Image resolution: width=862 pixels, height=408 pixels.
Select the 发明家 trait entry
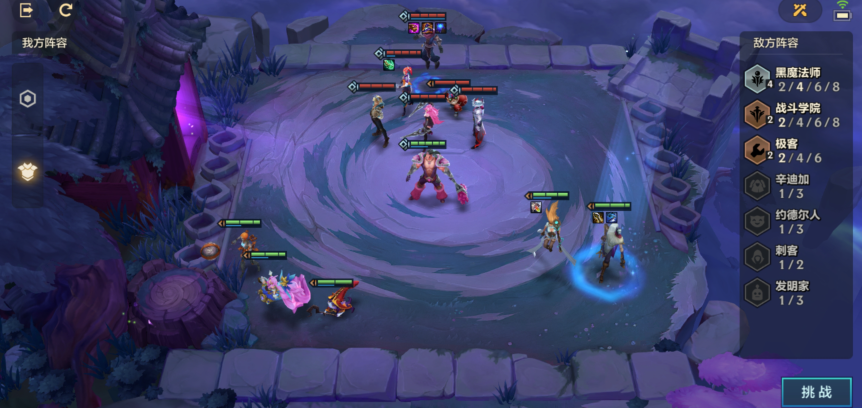pos(796,293)
